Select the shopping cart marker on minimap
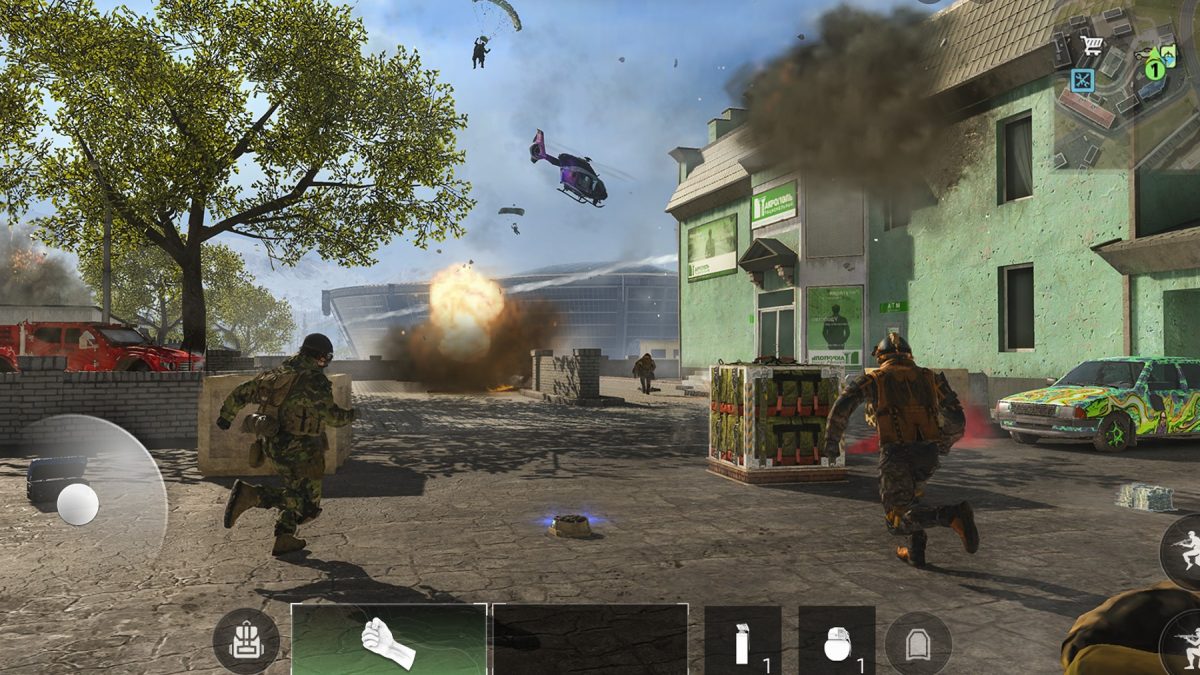The image size is (1200, 675). tap(1091, 45)
